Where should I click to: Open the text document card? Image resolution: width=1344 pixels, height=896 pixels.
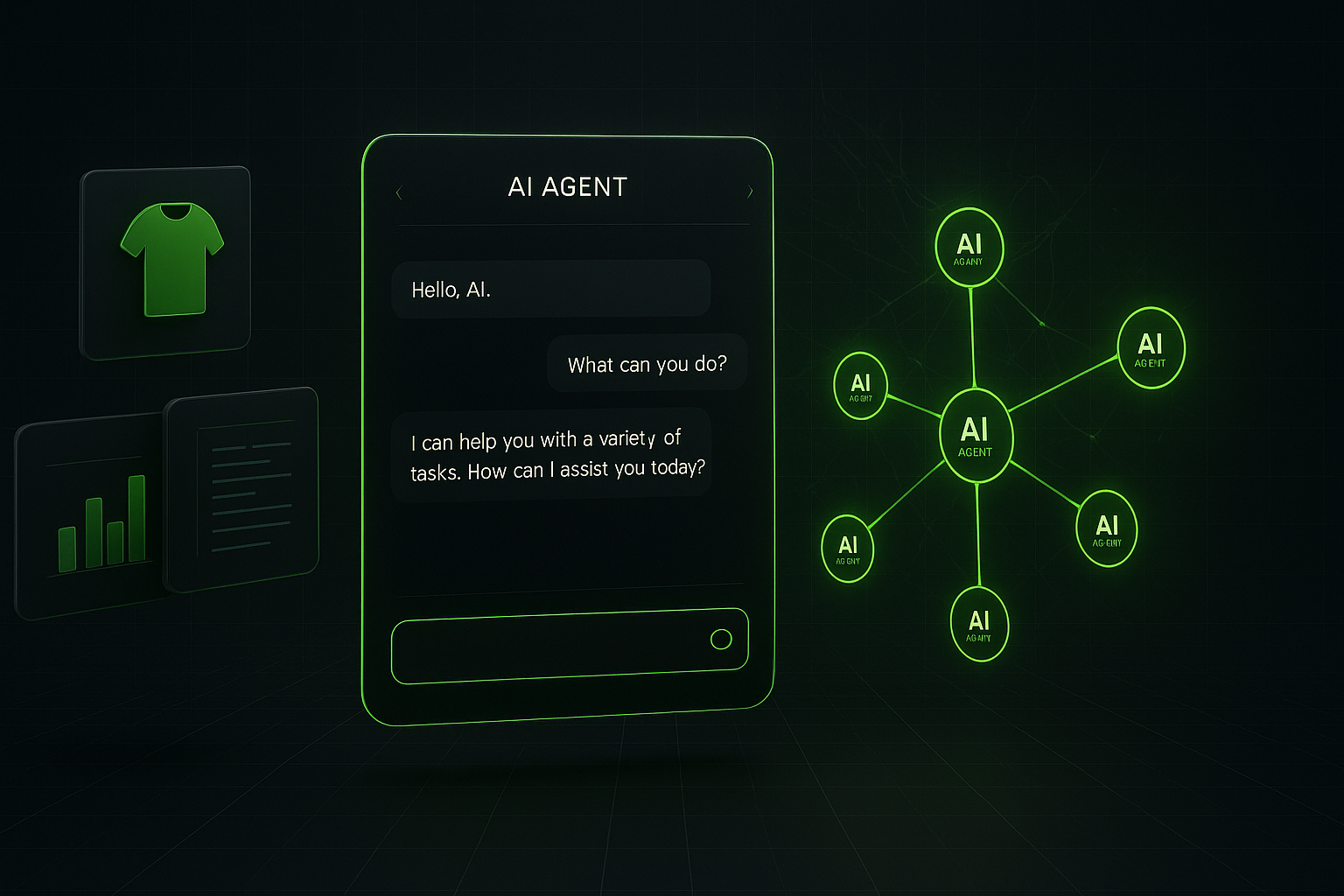pyautogui.click(x=242, y=489)
